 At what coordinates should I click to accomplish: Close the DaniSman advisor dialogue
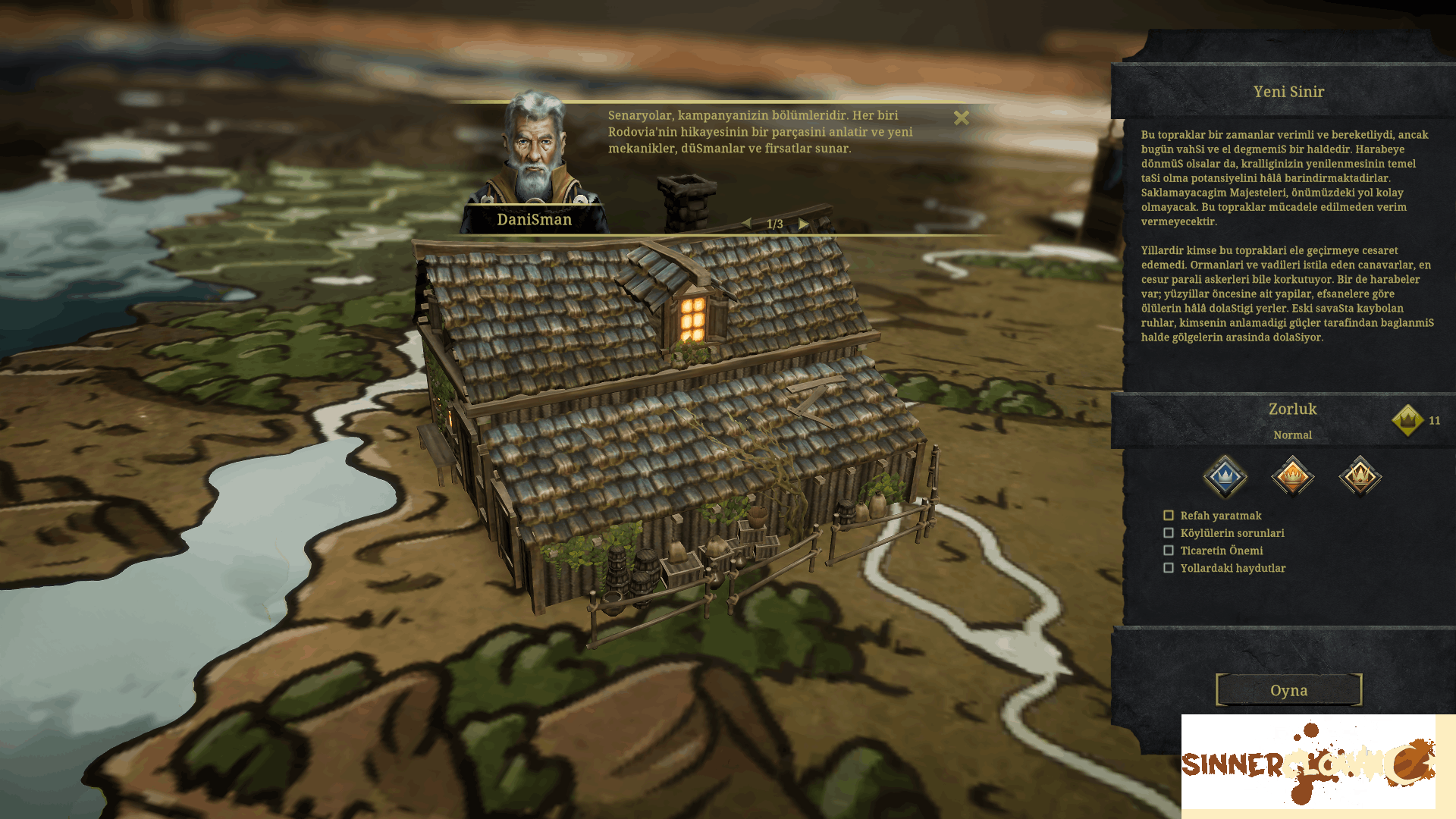coord(962,118)
